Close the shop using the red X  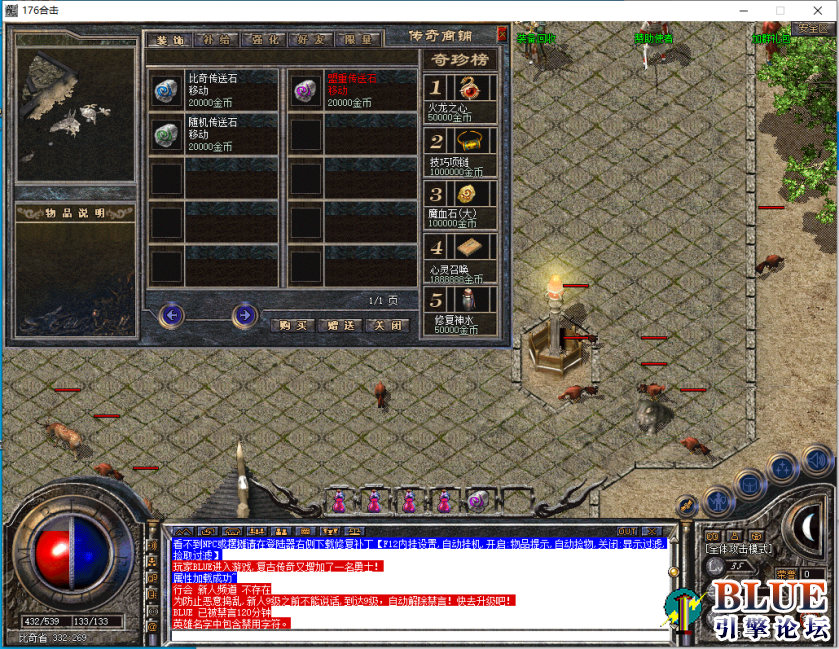click(x=502, y=33)
